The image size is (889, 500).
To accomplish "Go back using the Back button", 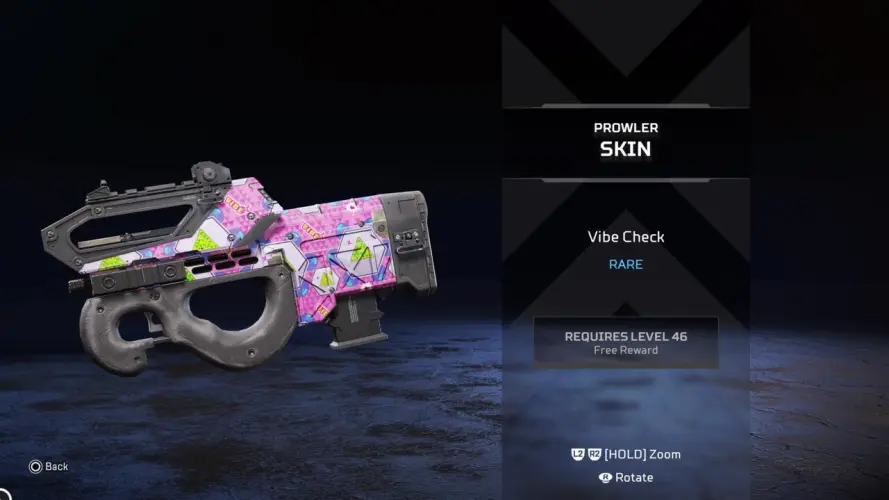I will pos(49,466).
